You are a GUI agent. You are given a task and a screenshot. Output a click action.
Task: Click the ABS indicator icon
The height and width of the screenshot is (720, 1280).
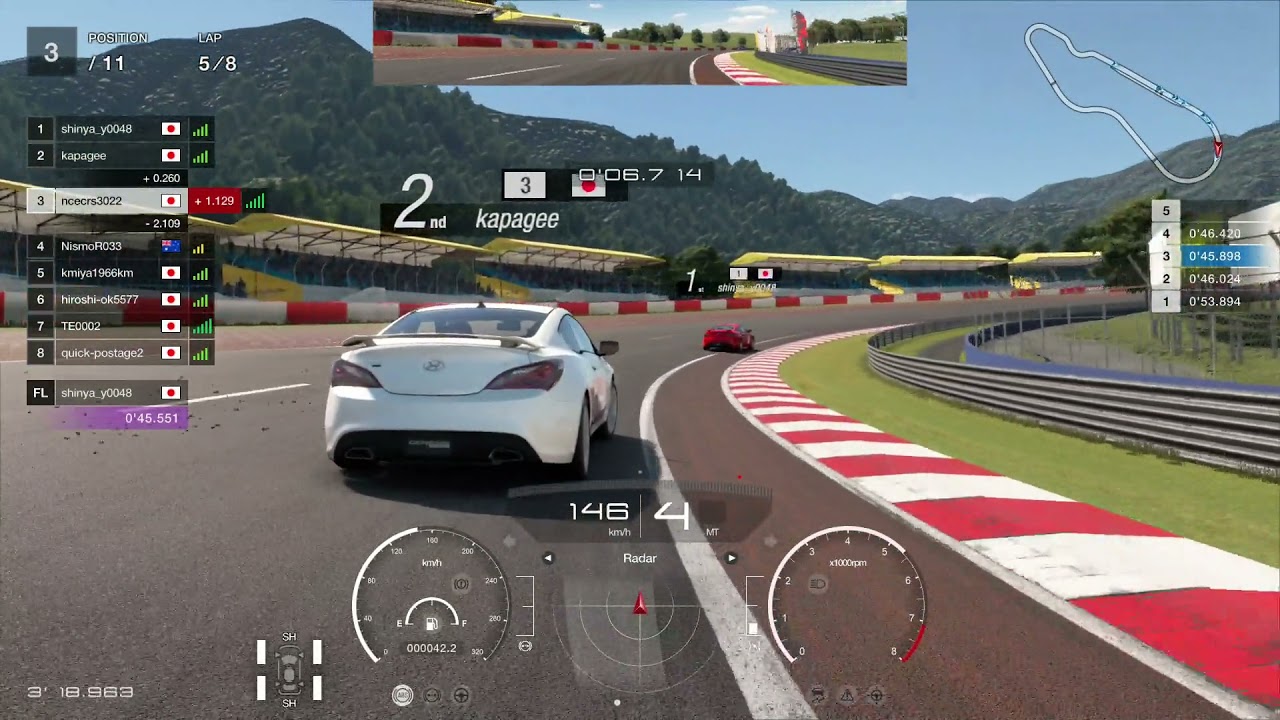[402, 695]
